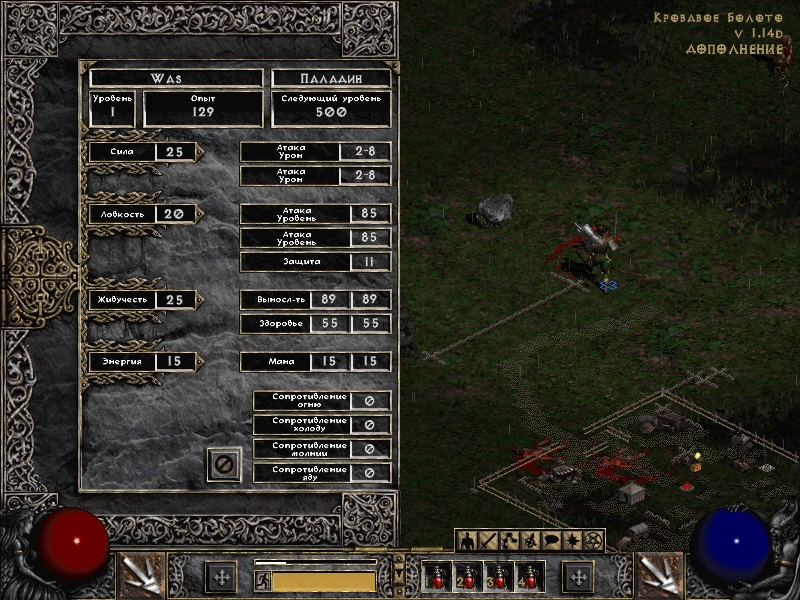The image size is (800, 600).
Task: Use the red potion in belt slot 4
Action: 529,577
